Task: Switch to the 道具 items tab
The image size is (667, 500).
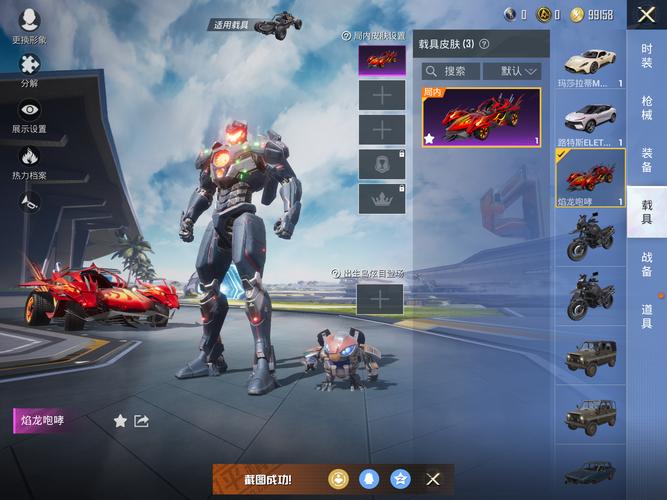Action: point(646,316)
